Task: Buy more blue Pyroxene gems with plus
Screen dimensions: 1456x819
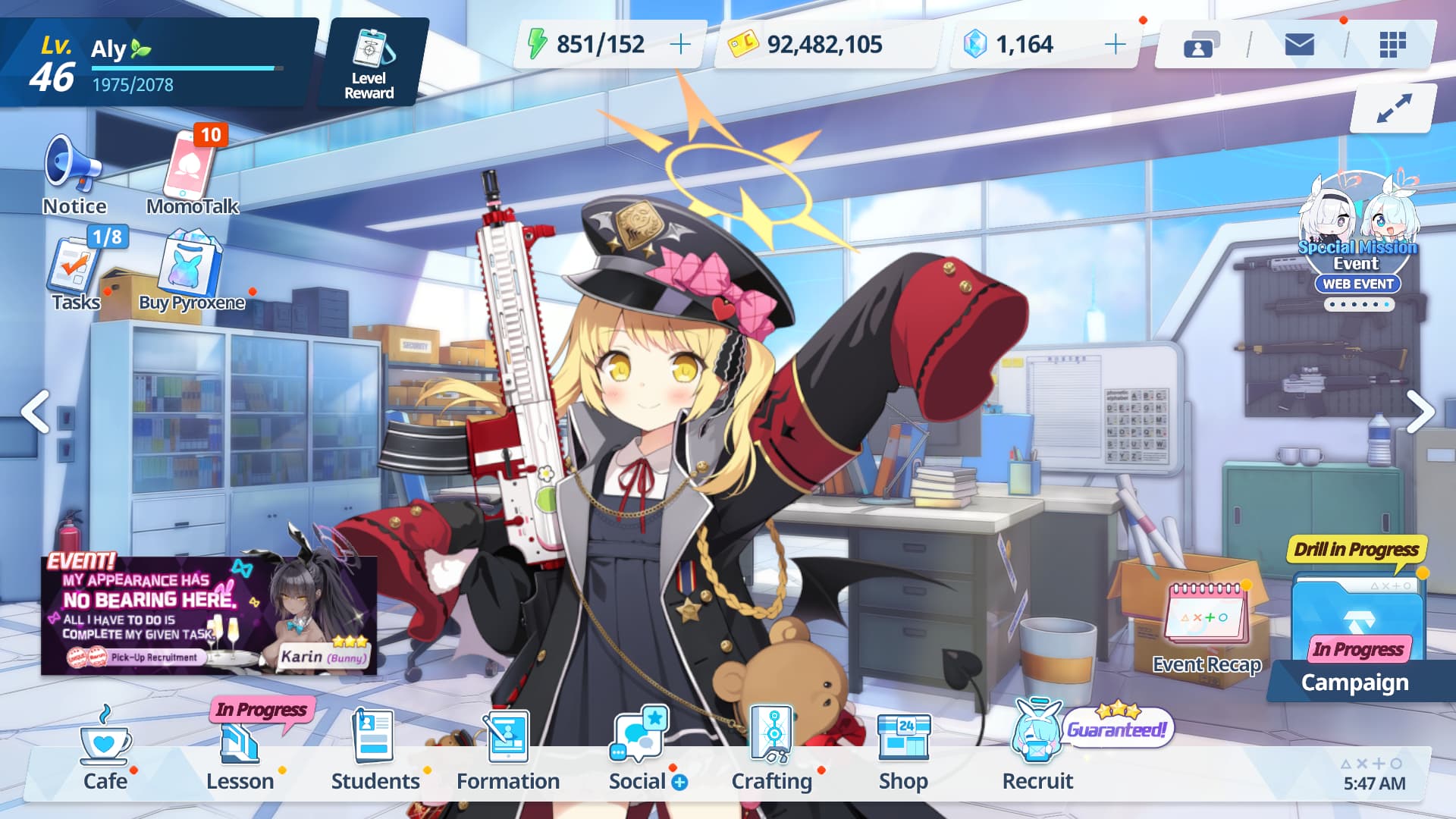Action: click(x=1115, y=45)
